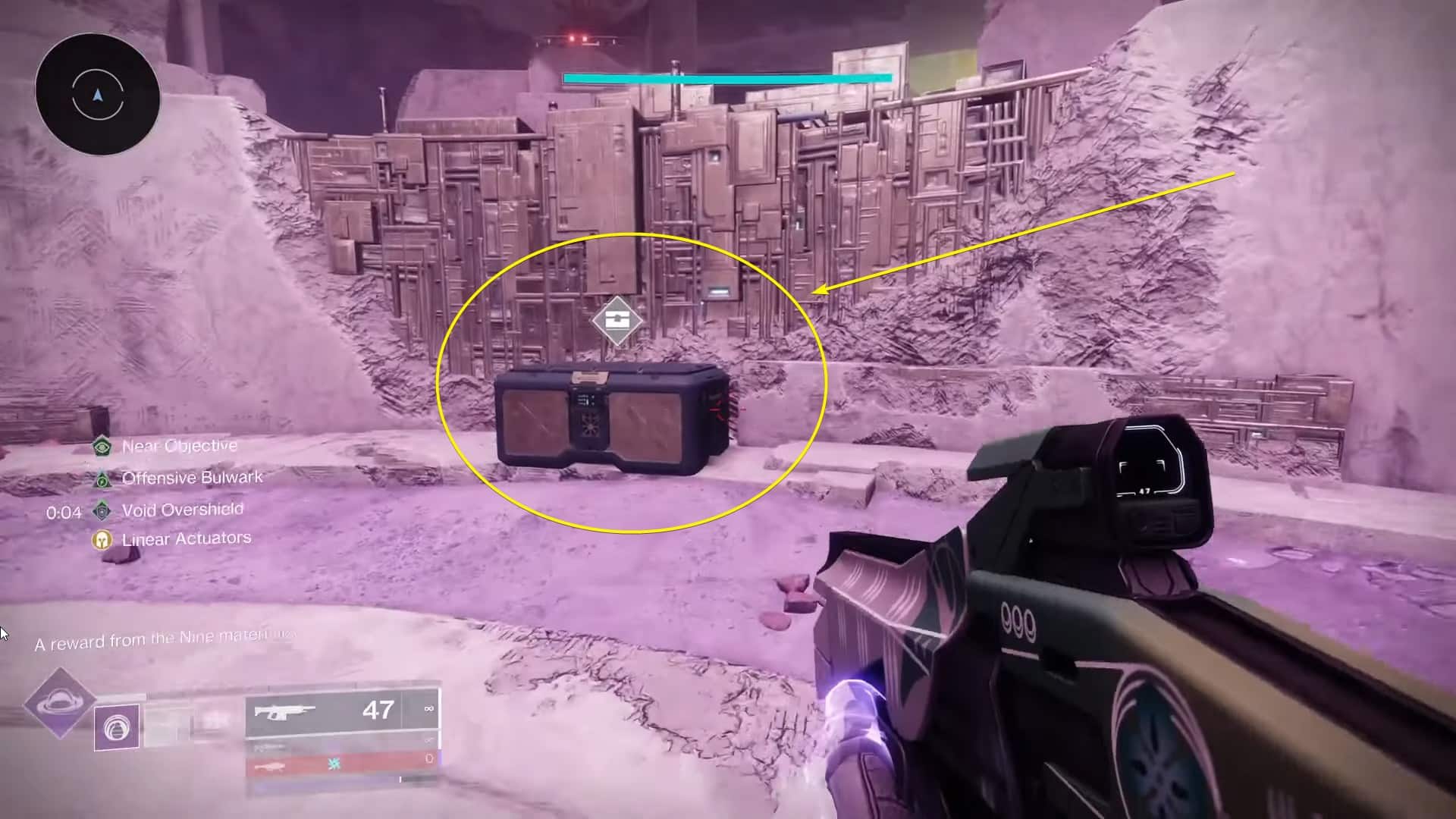Image resolution: width=1456 pixels, height=819 pixels.
Task: Click the teal special ammo symbol
Action: [x=334, y=764]
